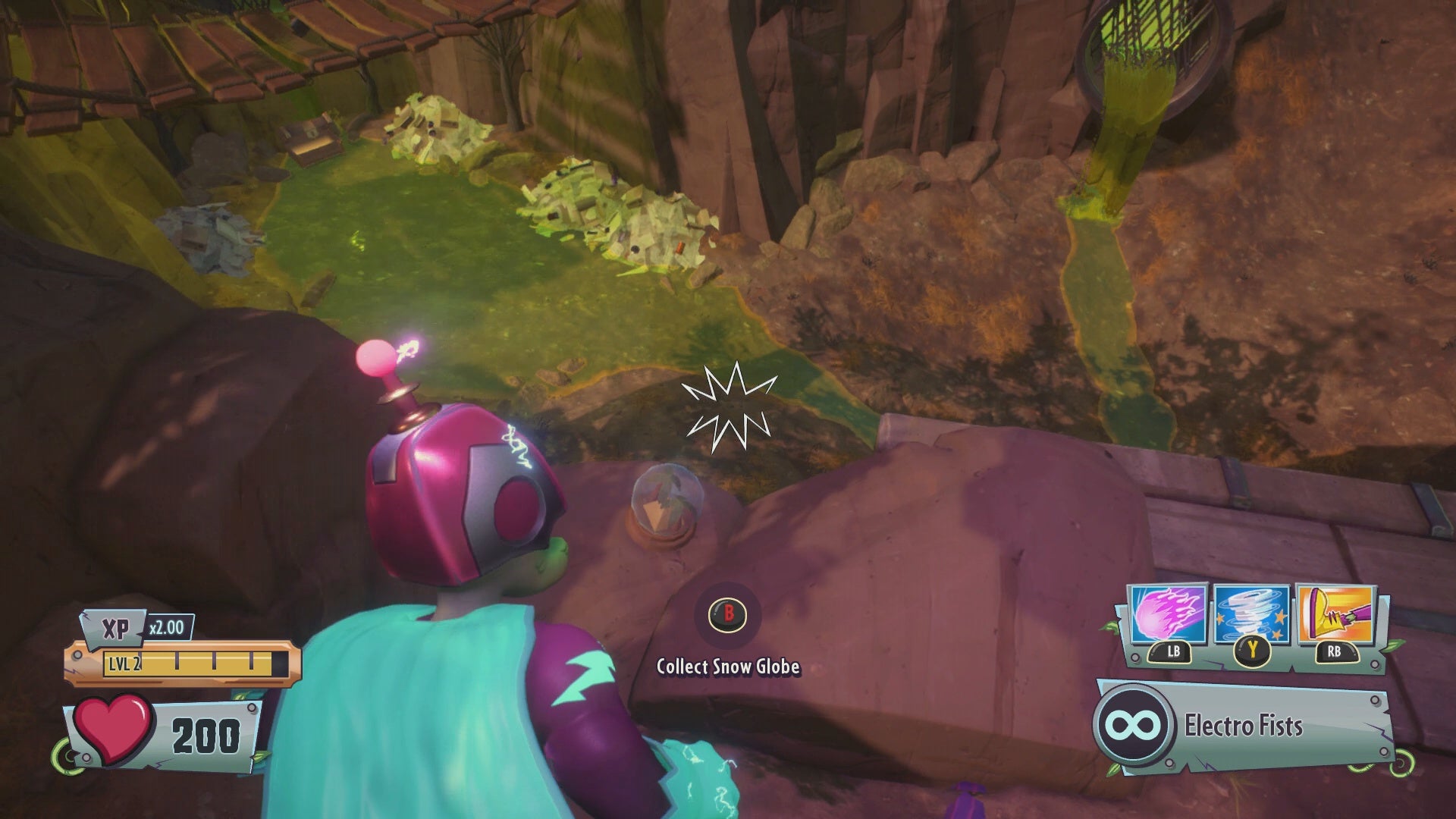Viewport: 1456px width, 819px height.
Task: Click the red heart health icon
Action: coord(112,729)
